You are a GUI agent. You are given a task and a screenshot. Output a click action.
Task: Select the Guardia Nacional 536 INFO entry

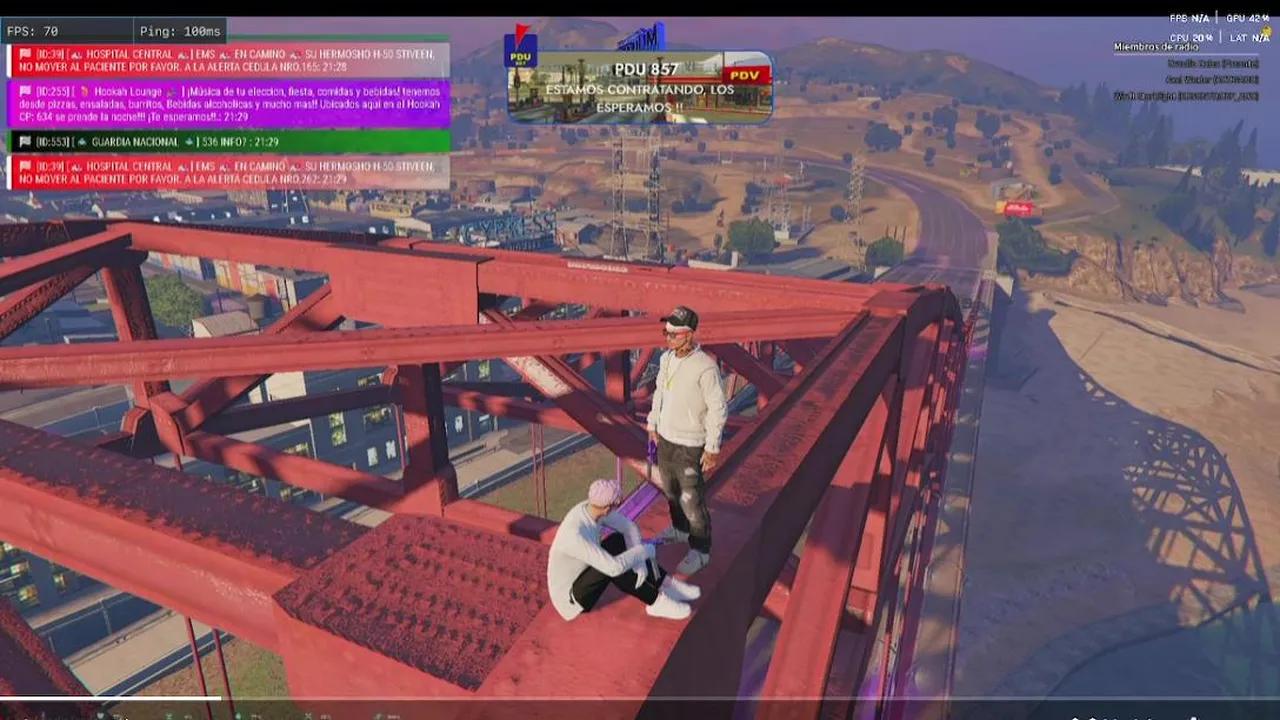click(225, 142)
